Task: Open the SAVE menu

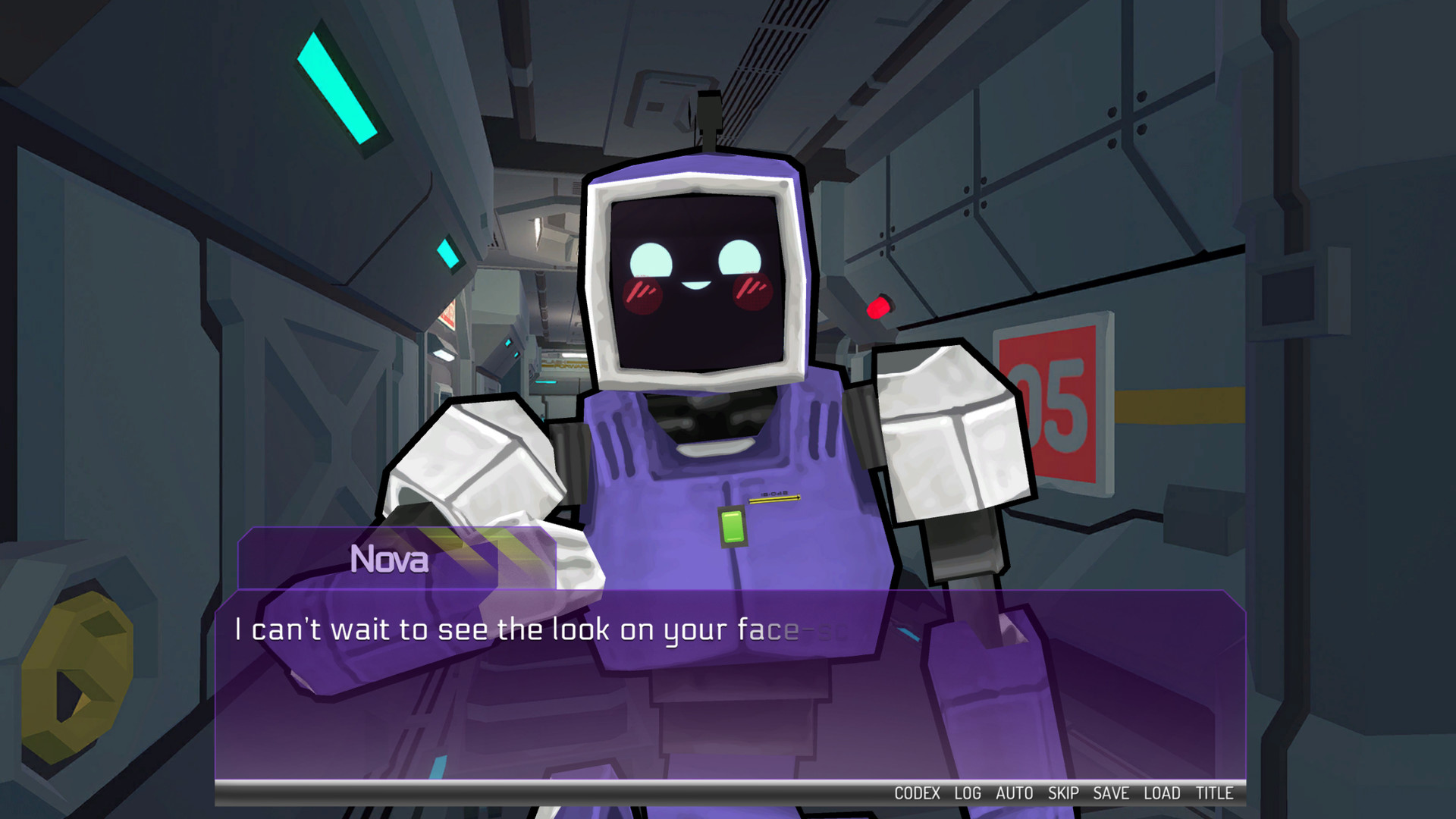Action: click(1112, 794)
